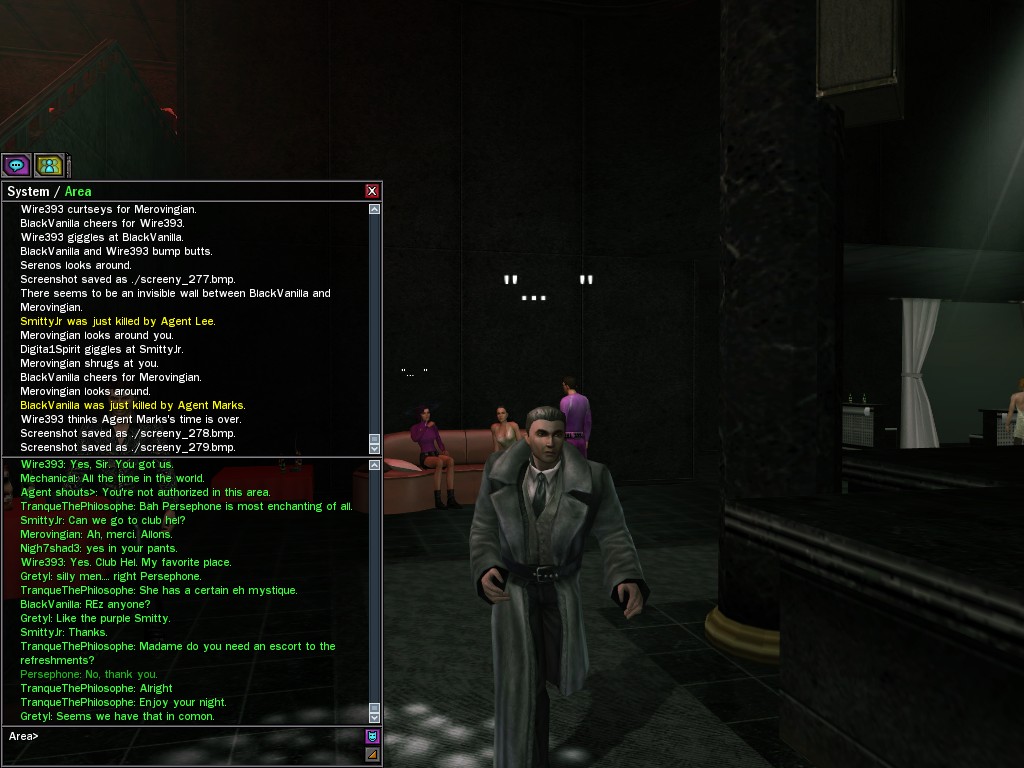Open the yellow people group icon
The width and height of the screenshot is (1024, 768).
[49, 165]
